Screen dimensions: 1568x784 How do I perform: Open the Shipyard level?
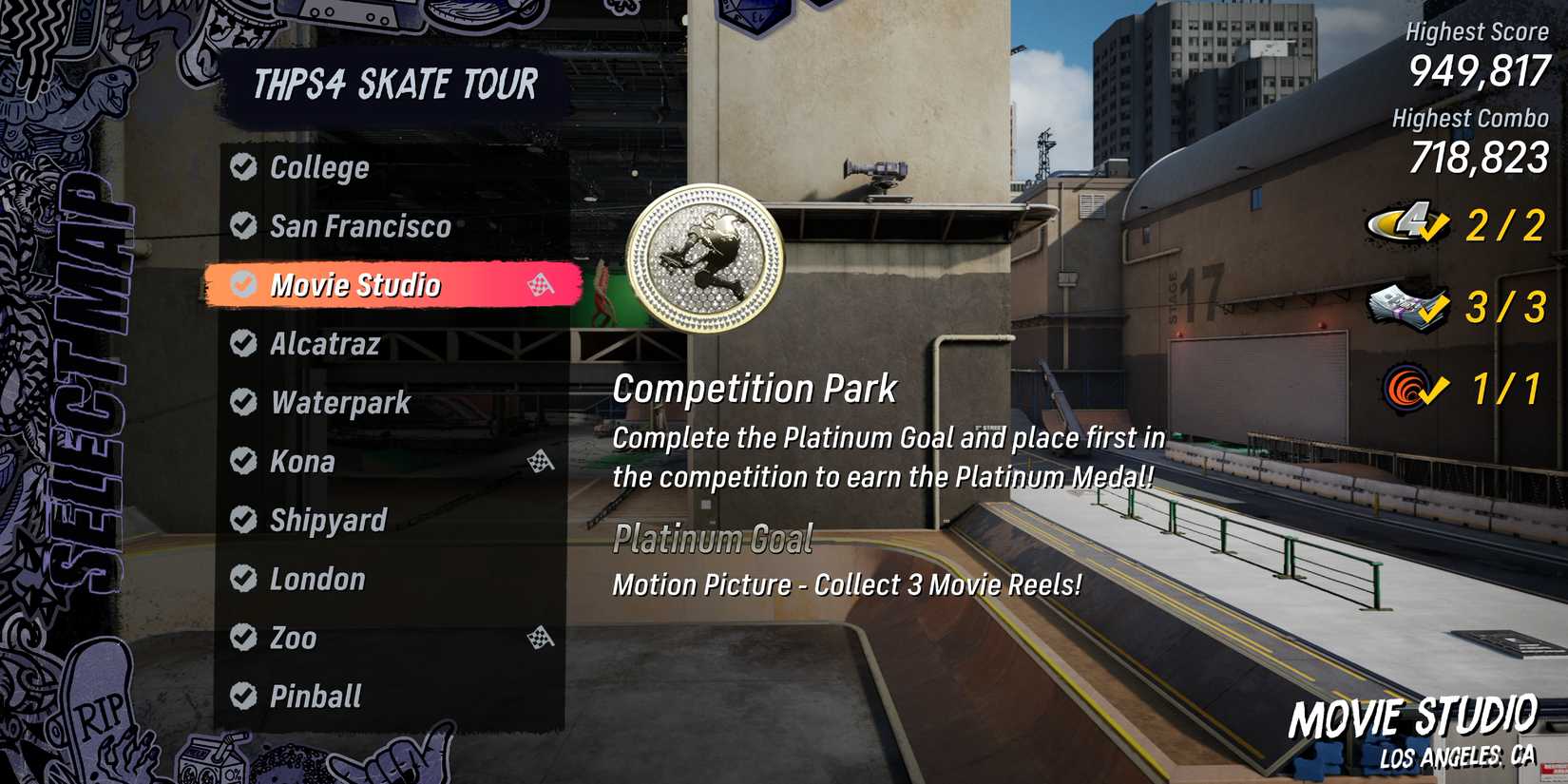pyautogui.click(x=327, y=521)
